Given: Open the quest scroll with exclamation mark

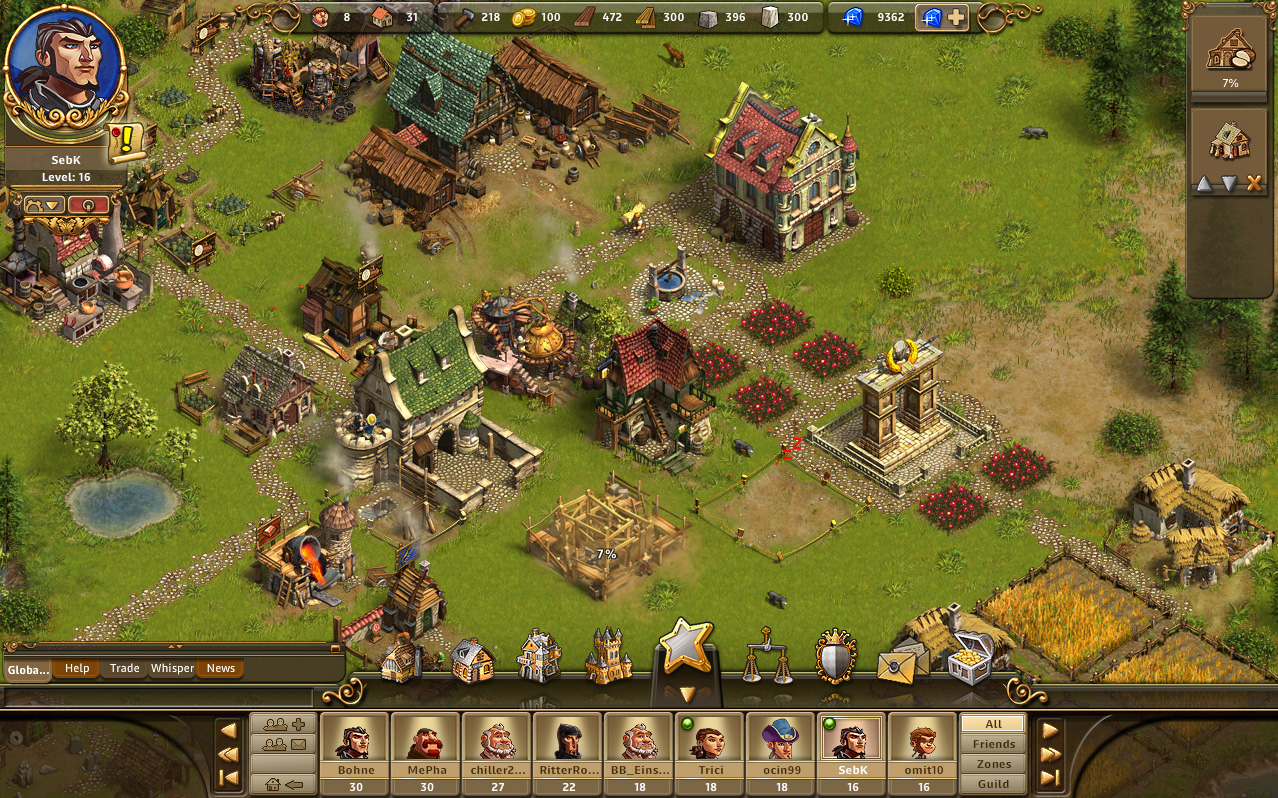Looking at the screenshot, I should point(127,142).
